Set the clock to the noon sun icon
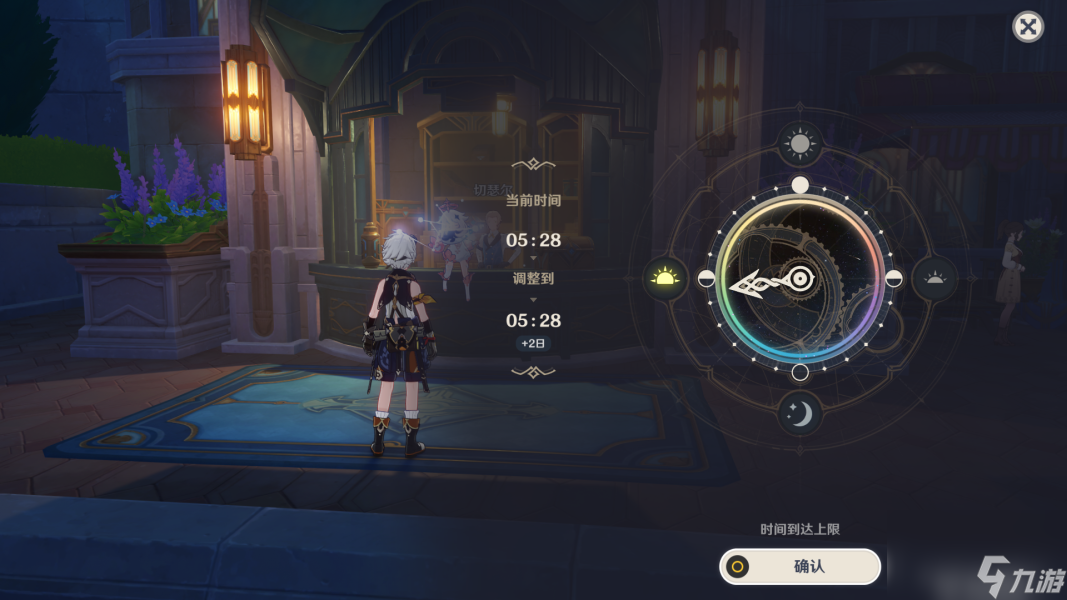Image resolution: width=1067 pixels, height=600 pixels. click(800, 145)
